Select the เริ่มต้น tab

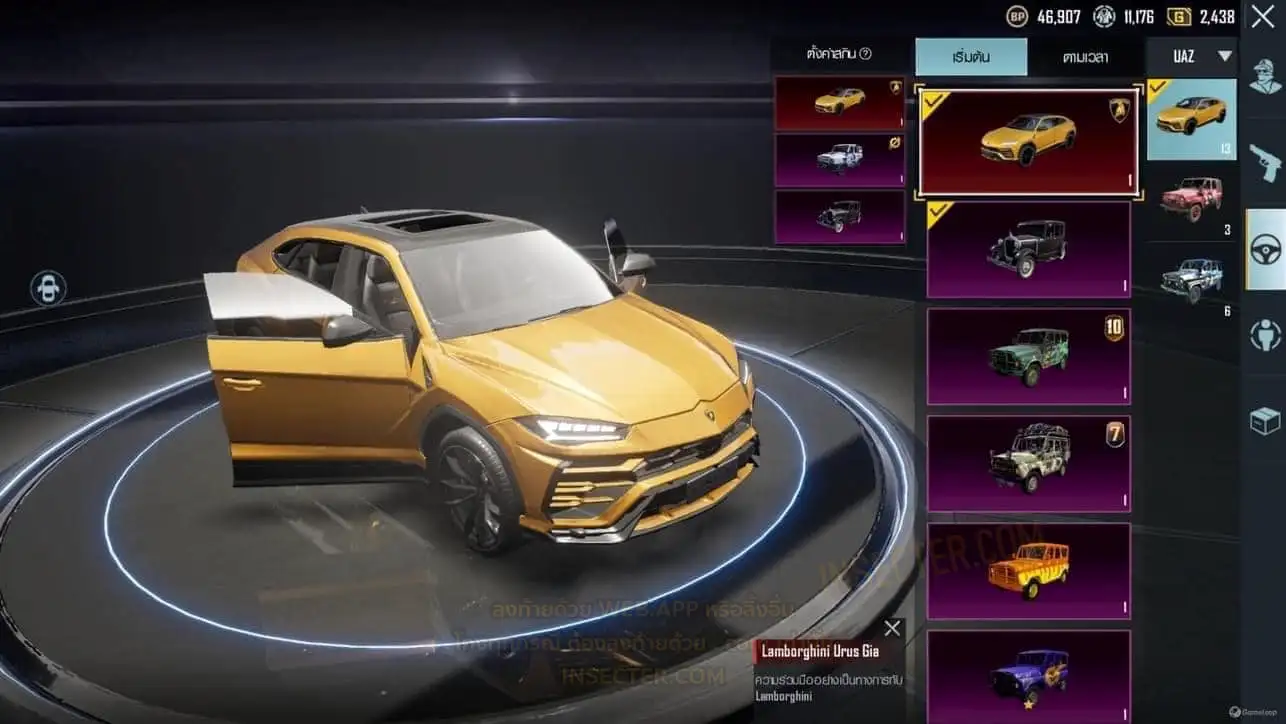tap(971, 57)
